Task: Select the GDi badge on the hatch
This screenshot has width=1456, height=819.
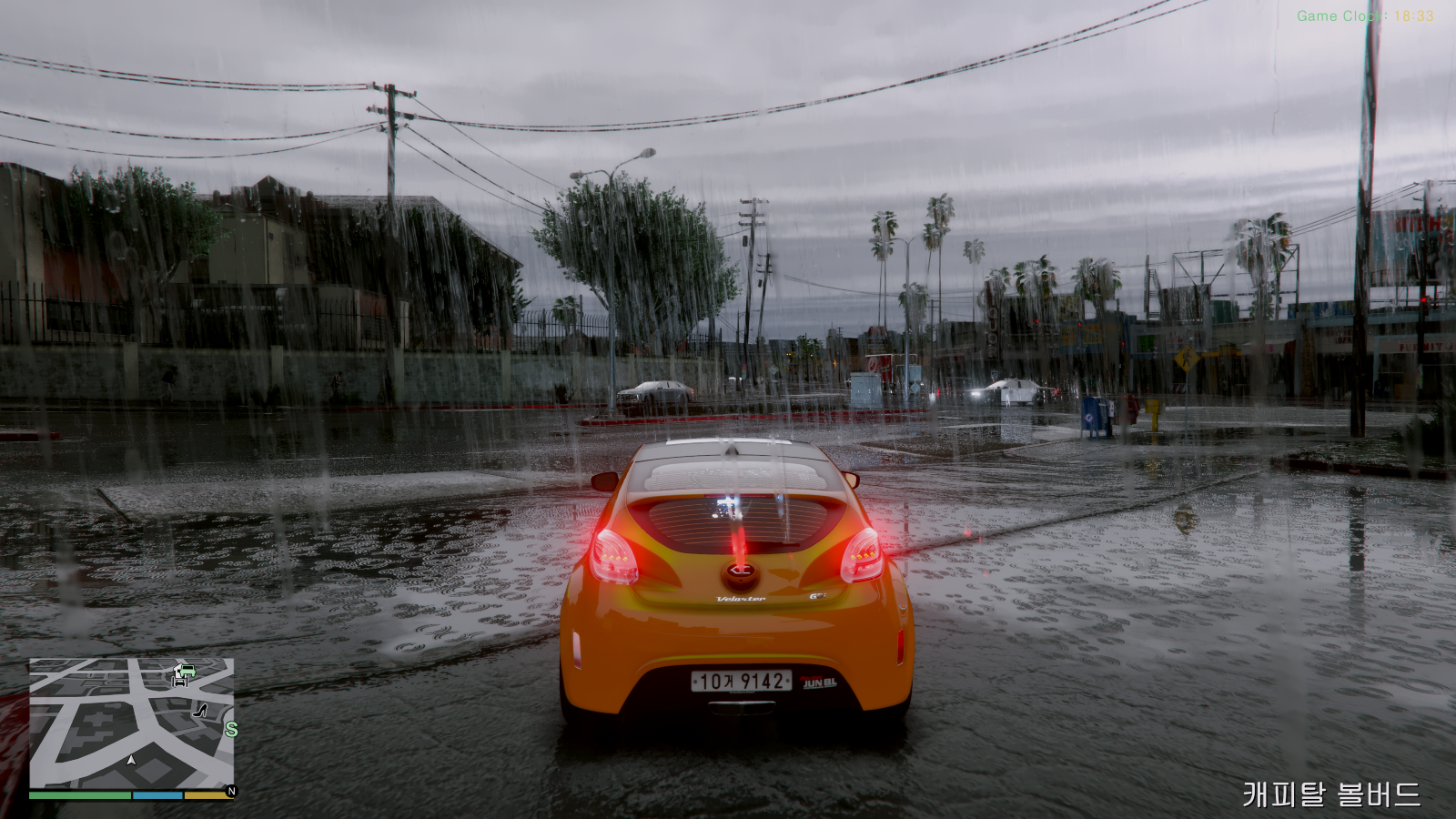Action: [816, 597]
